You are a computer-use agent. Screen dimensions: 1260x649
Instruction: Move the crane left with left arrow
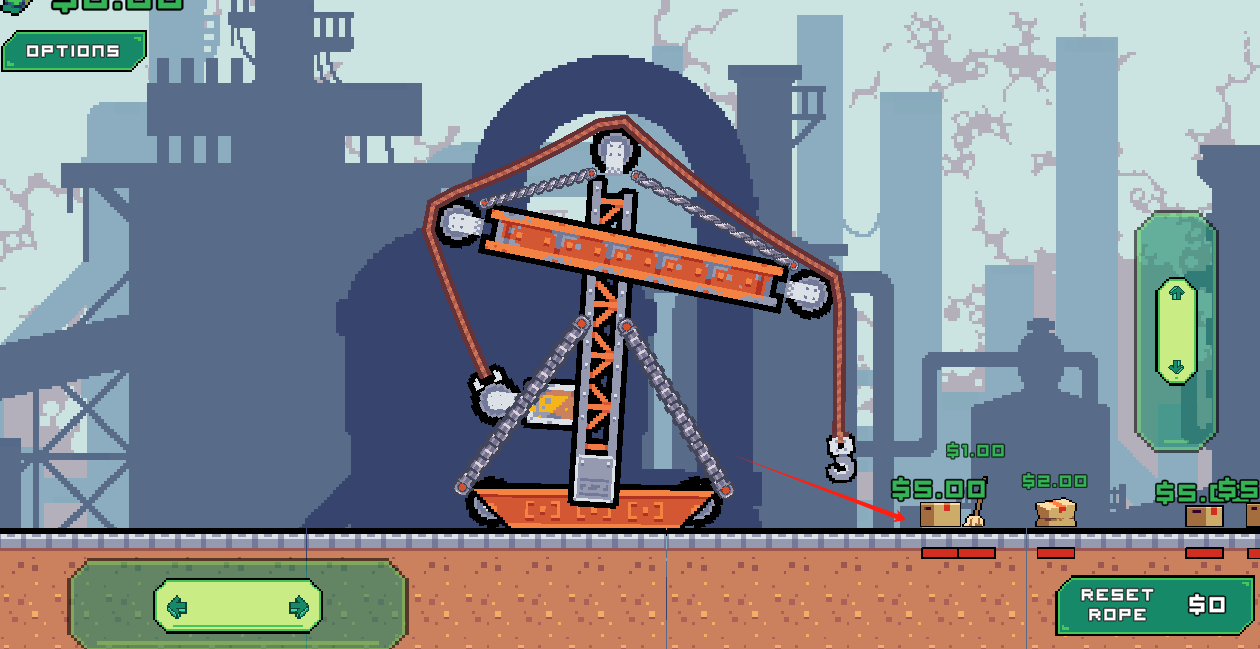click(178, 607)
